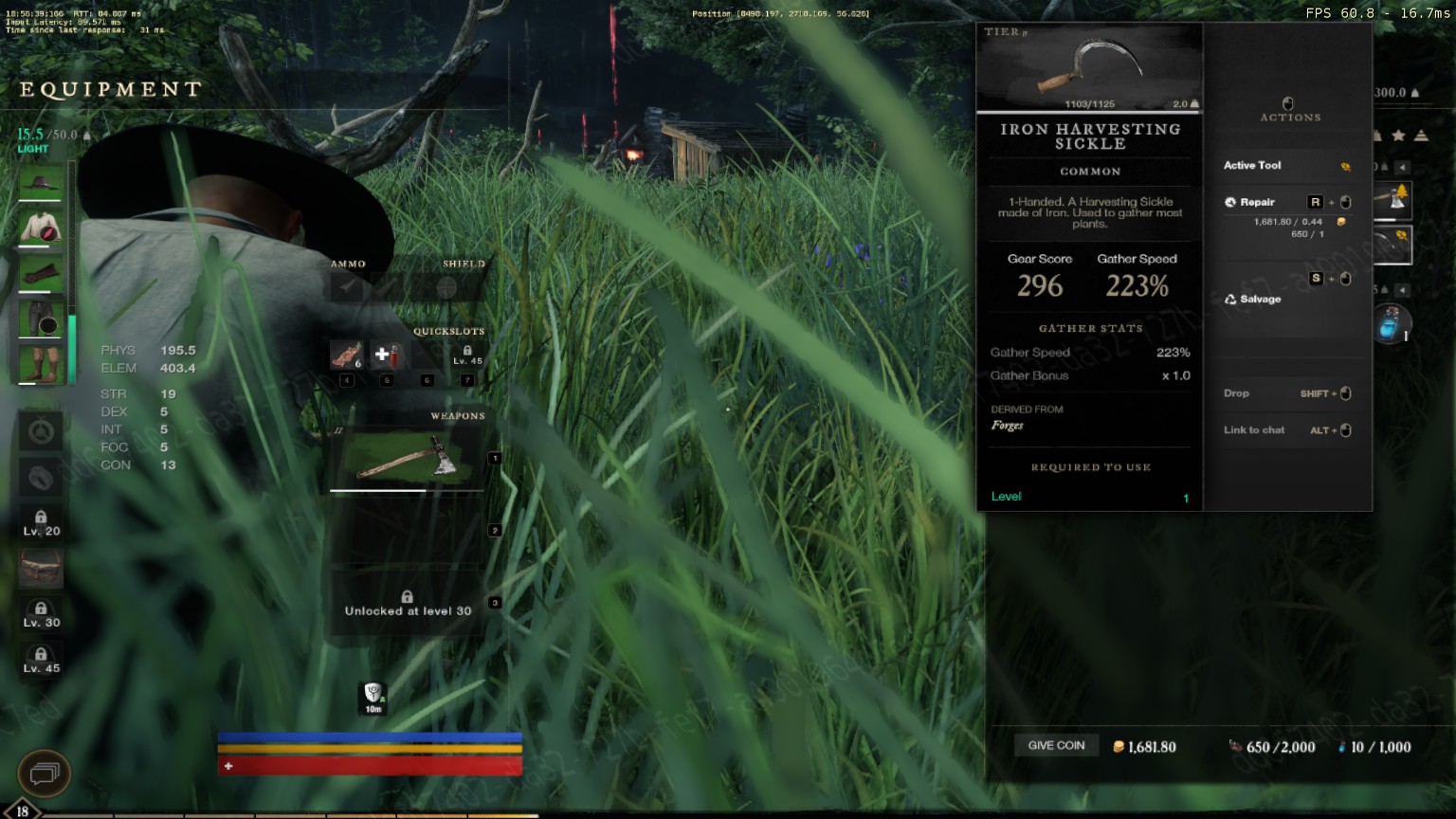
Task: Select the logging axe inventory slot
Action: [x=1393, y=199]
